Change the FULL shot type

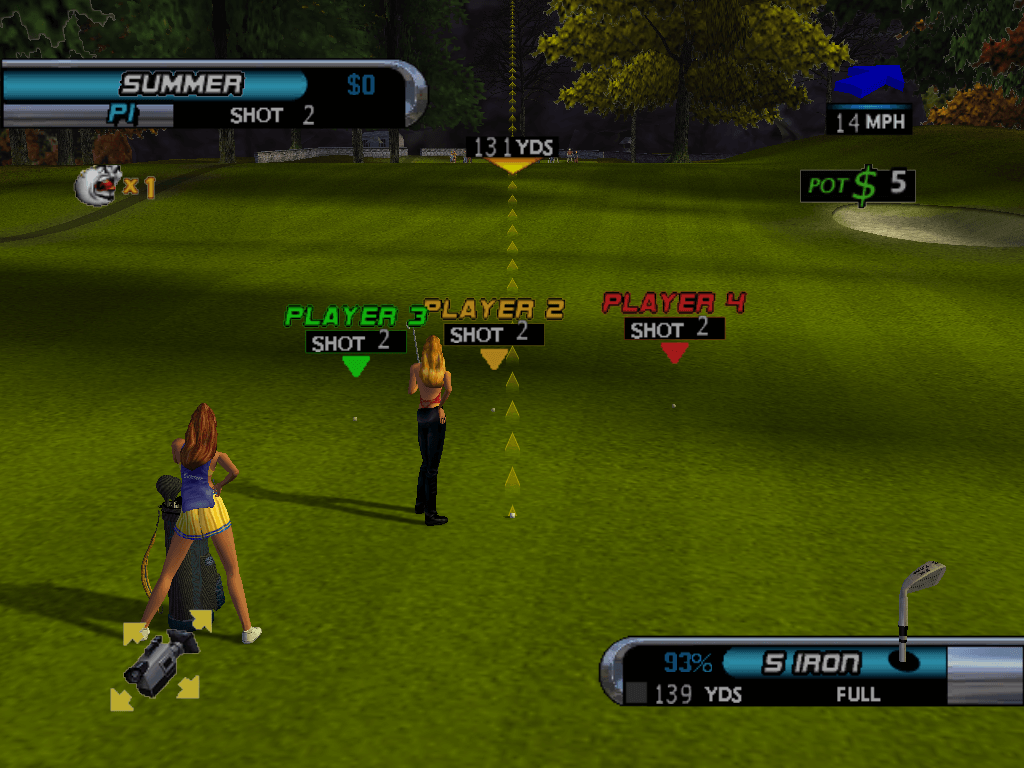[858, 694]
